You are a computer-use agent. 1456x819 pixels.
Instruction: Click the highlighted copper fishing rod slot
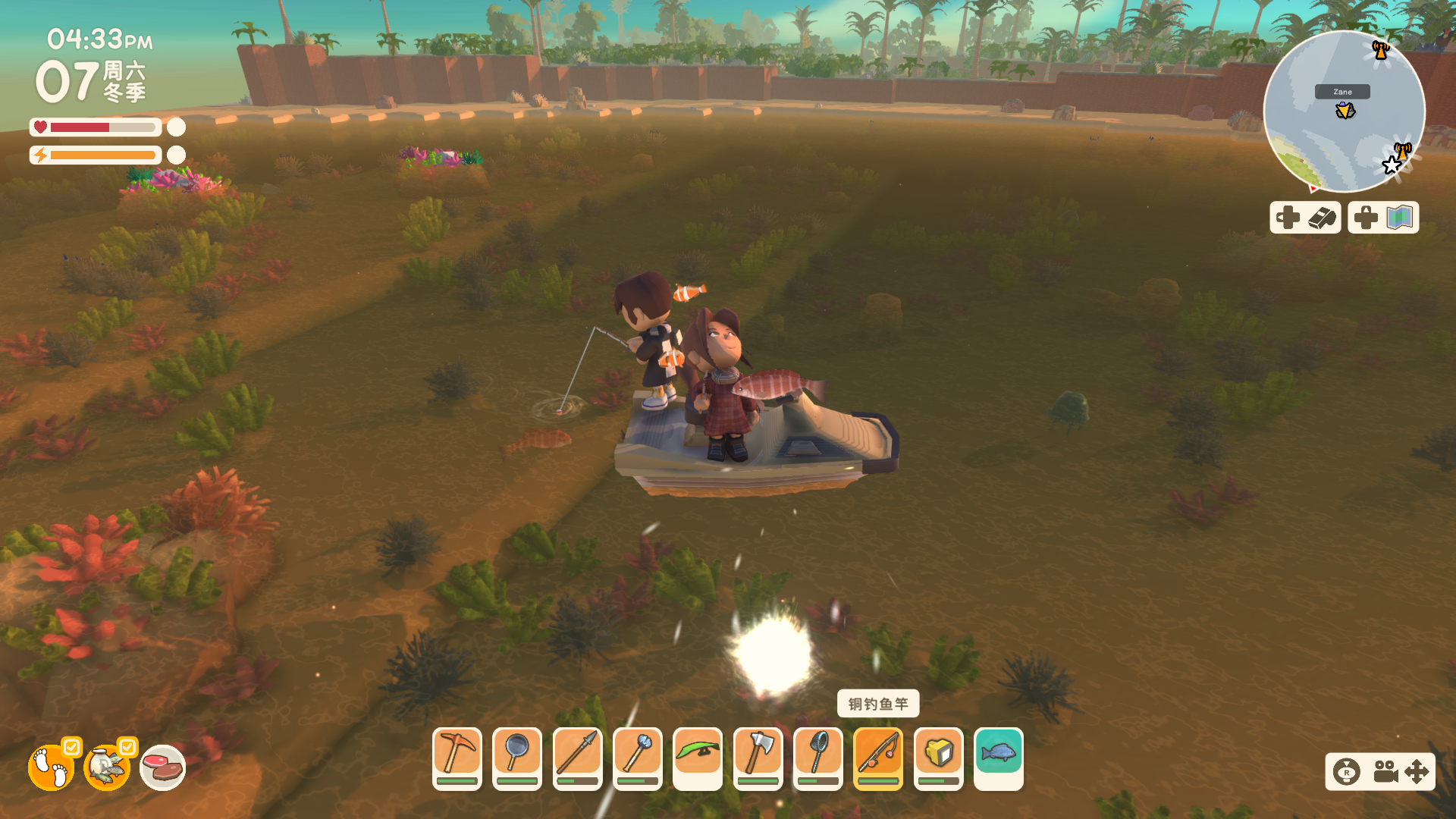tap(878, 756)
